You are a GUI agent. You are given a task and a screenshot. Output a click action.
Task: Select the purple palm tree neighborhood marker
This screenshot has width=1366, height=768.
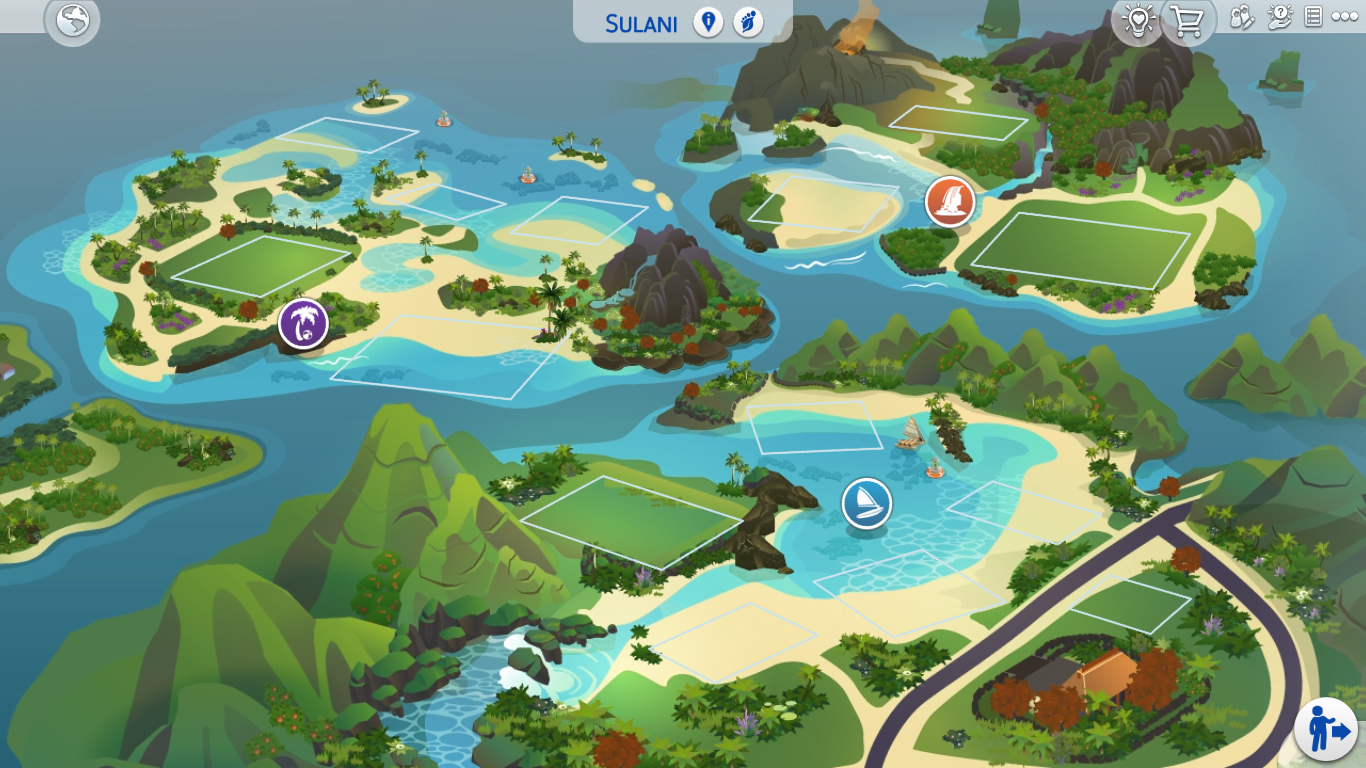point(303,323)
